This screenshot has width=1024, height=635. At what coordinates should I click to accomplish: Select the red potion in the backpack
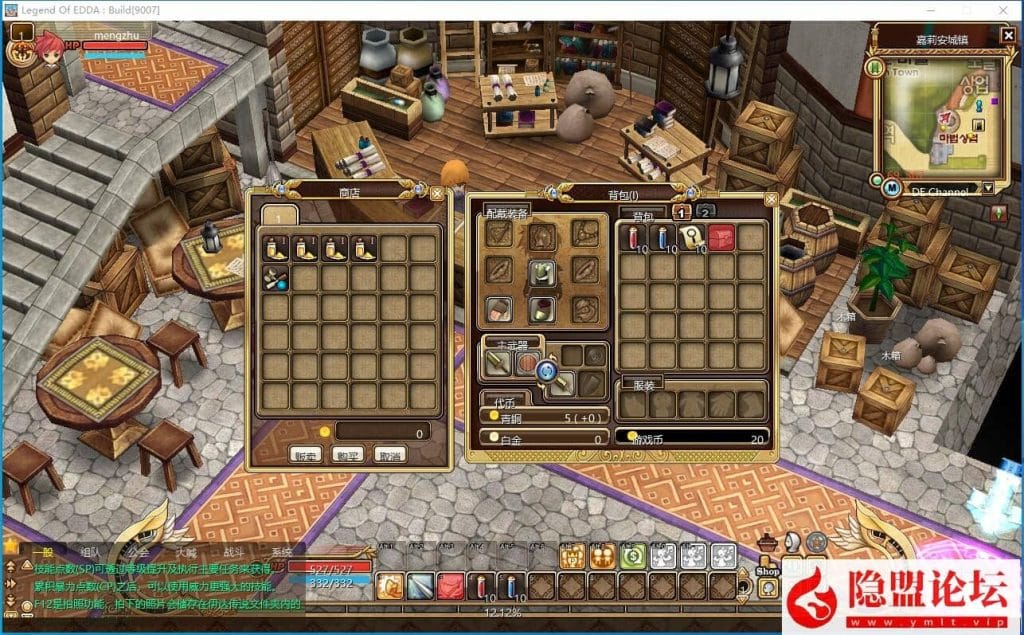pyautogui.click(x=634, y=238)
